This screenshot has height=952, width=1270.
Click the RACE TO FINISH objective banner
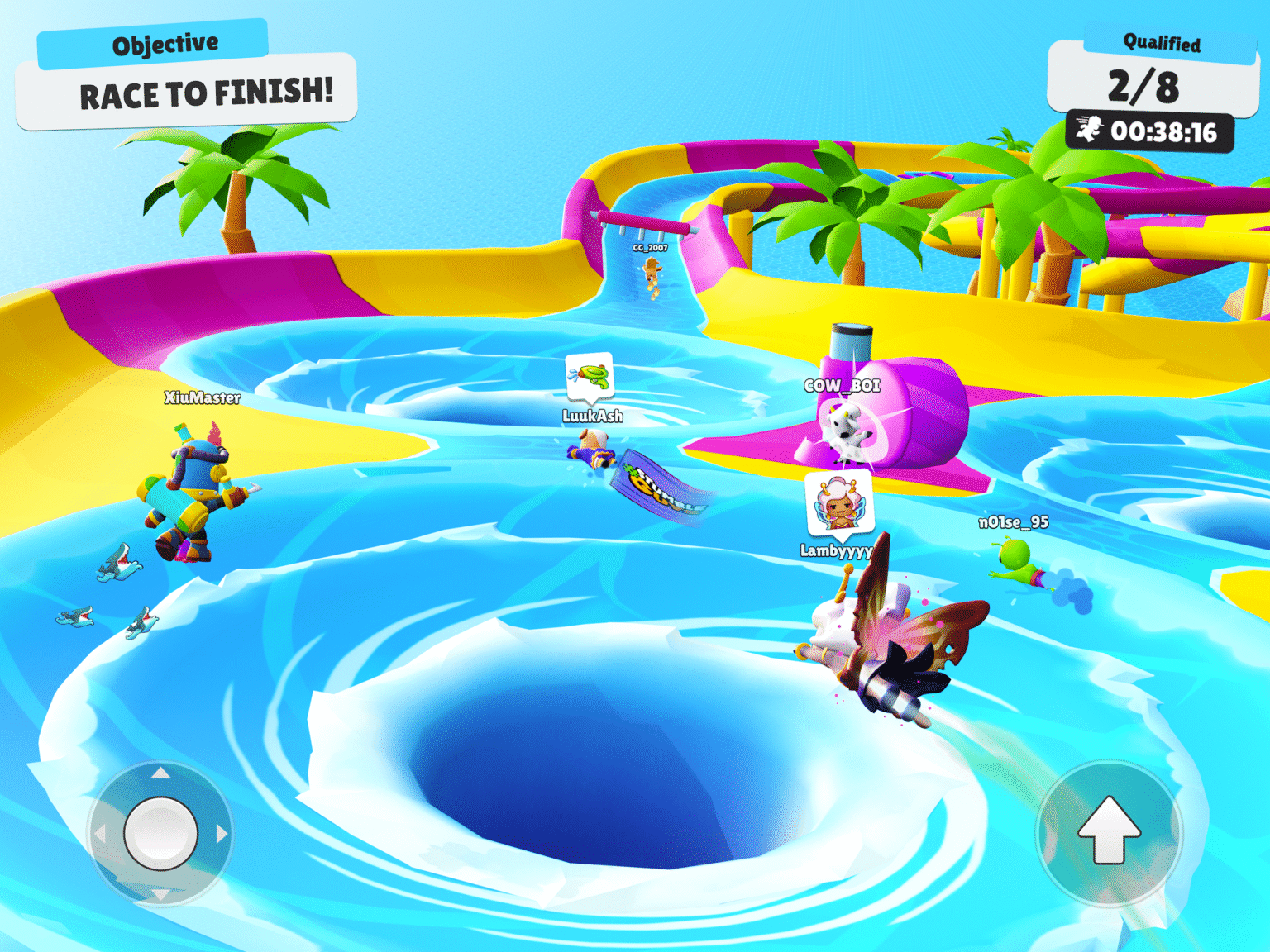(205, 93)
